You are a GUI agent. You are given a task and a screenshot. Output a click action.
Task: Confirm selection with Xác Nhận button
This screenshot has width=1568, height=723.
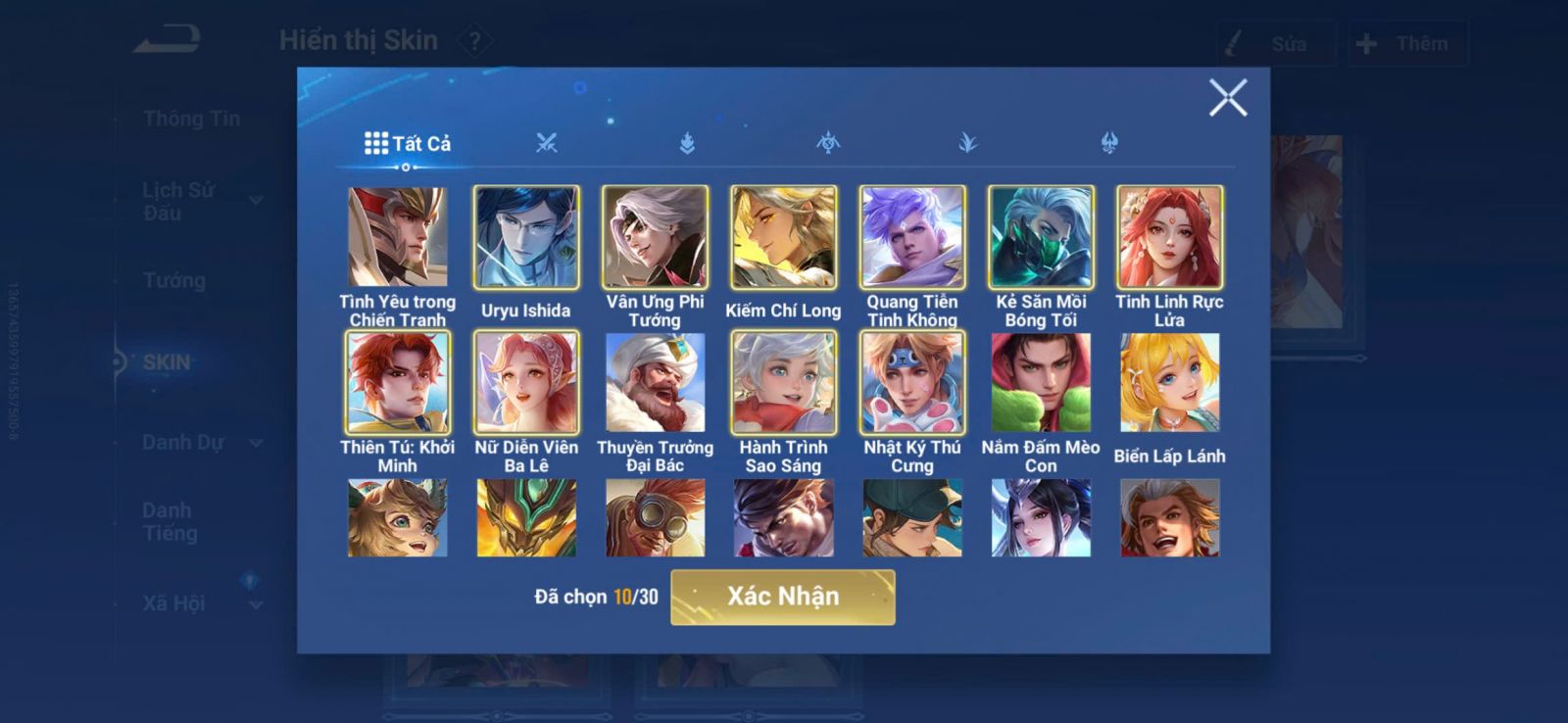(782, 597)
